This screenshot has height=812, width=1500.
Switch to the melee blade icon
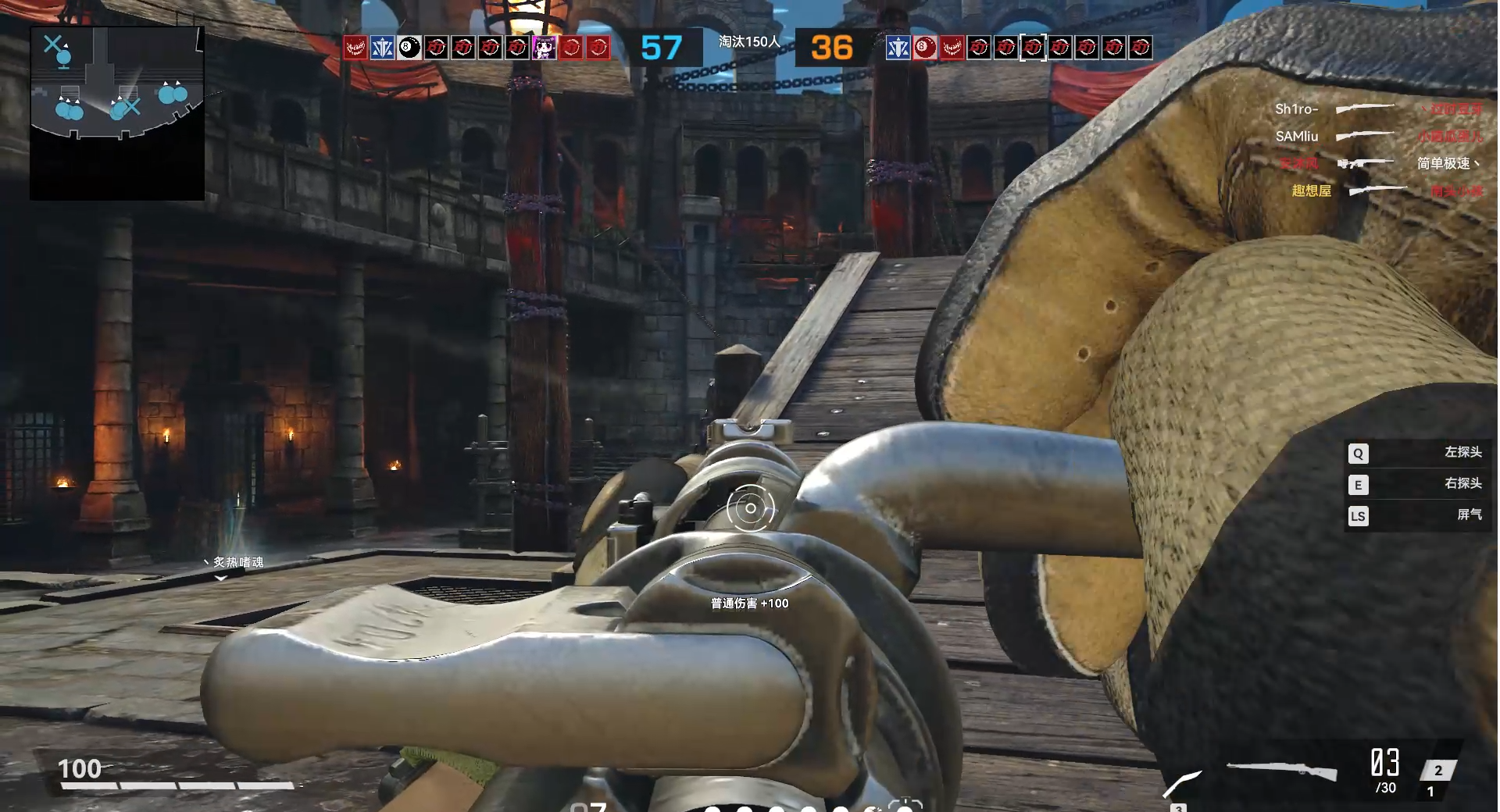click(1183, 782)
